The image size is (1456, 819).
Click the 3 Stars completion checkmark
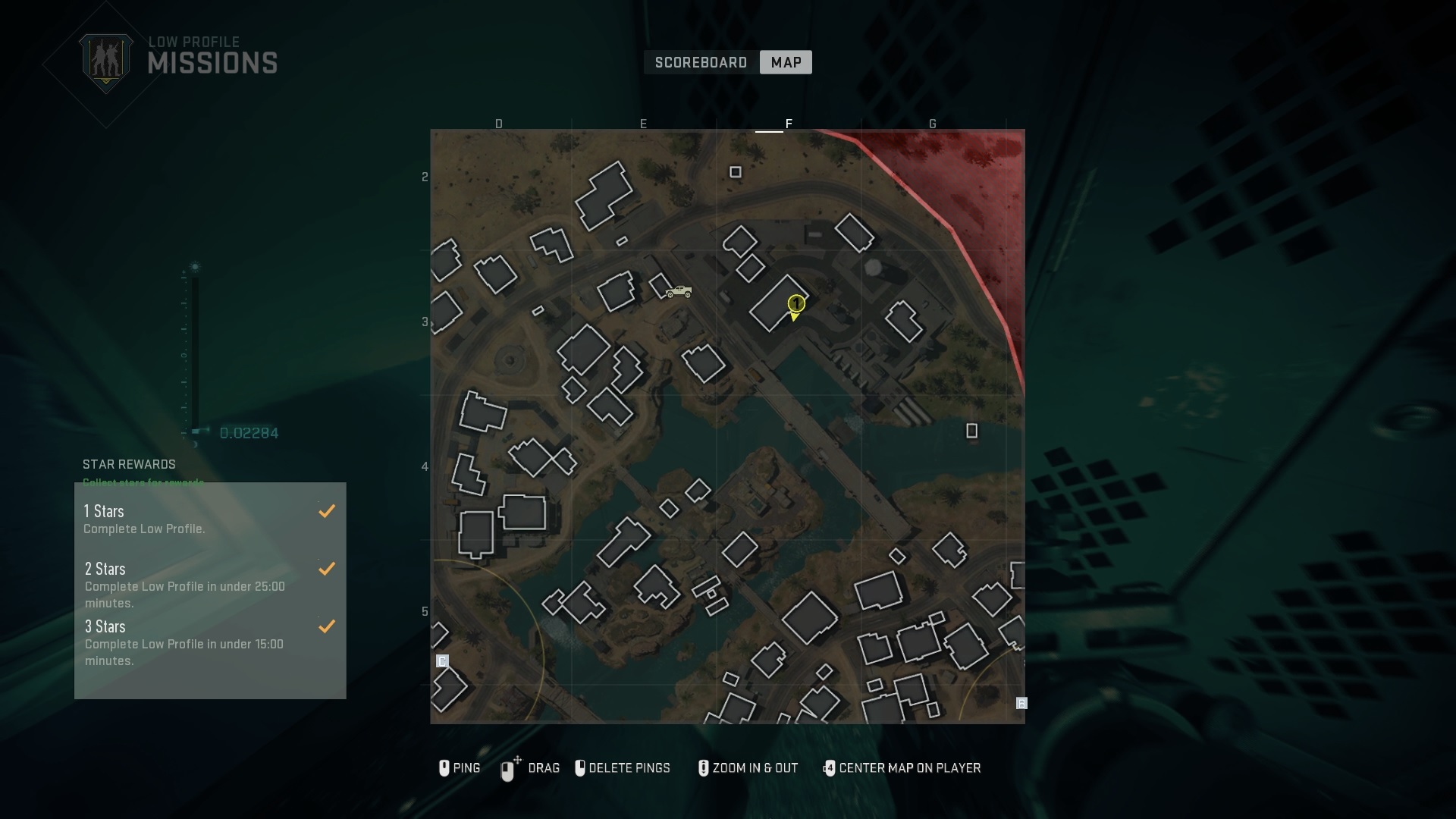327,626
